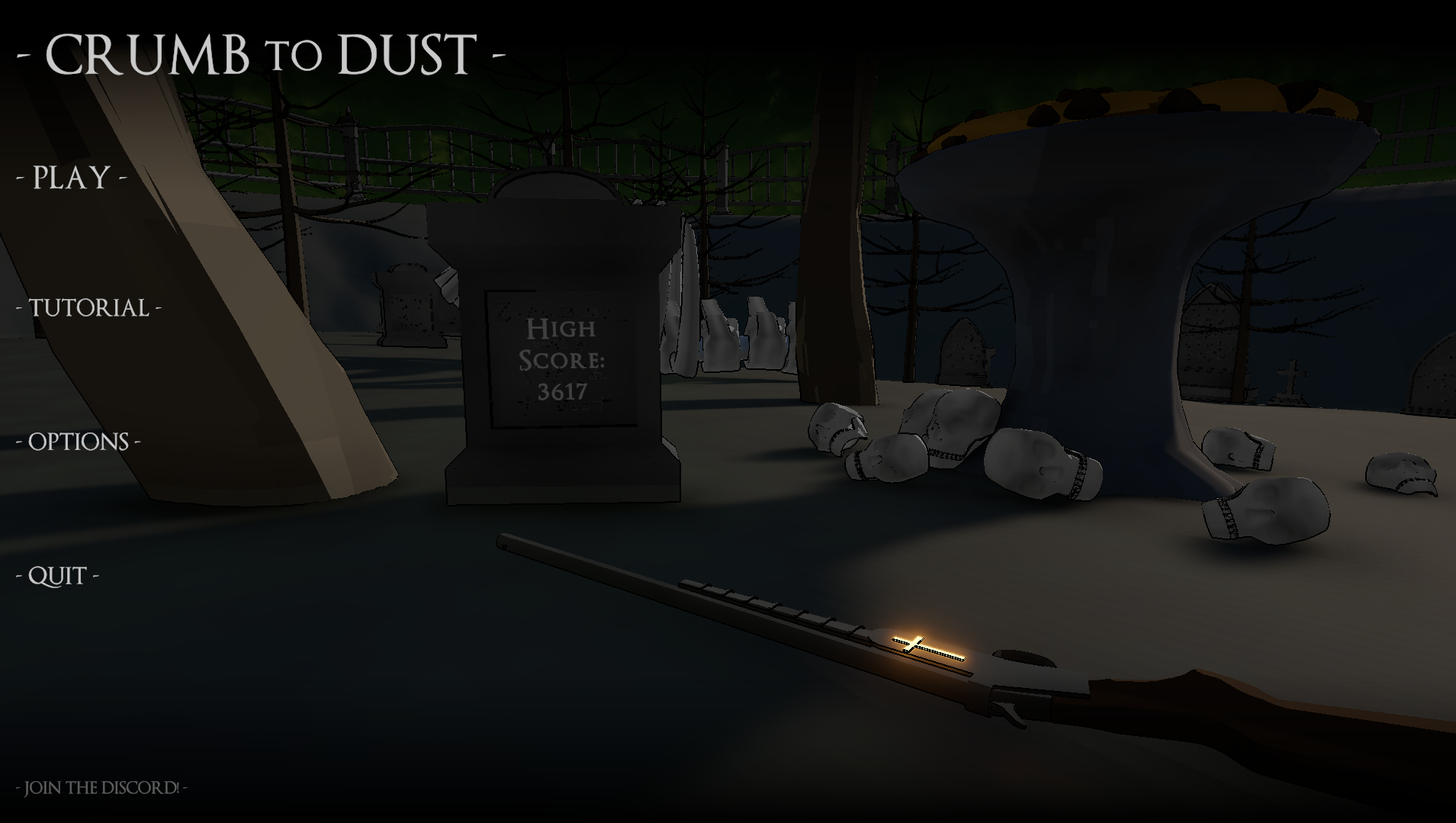The height and width of the screenshot is (823, 1456).
Task: Click the high score number 3617
Action: [x=563, y=392]
